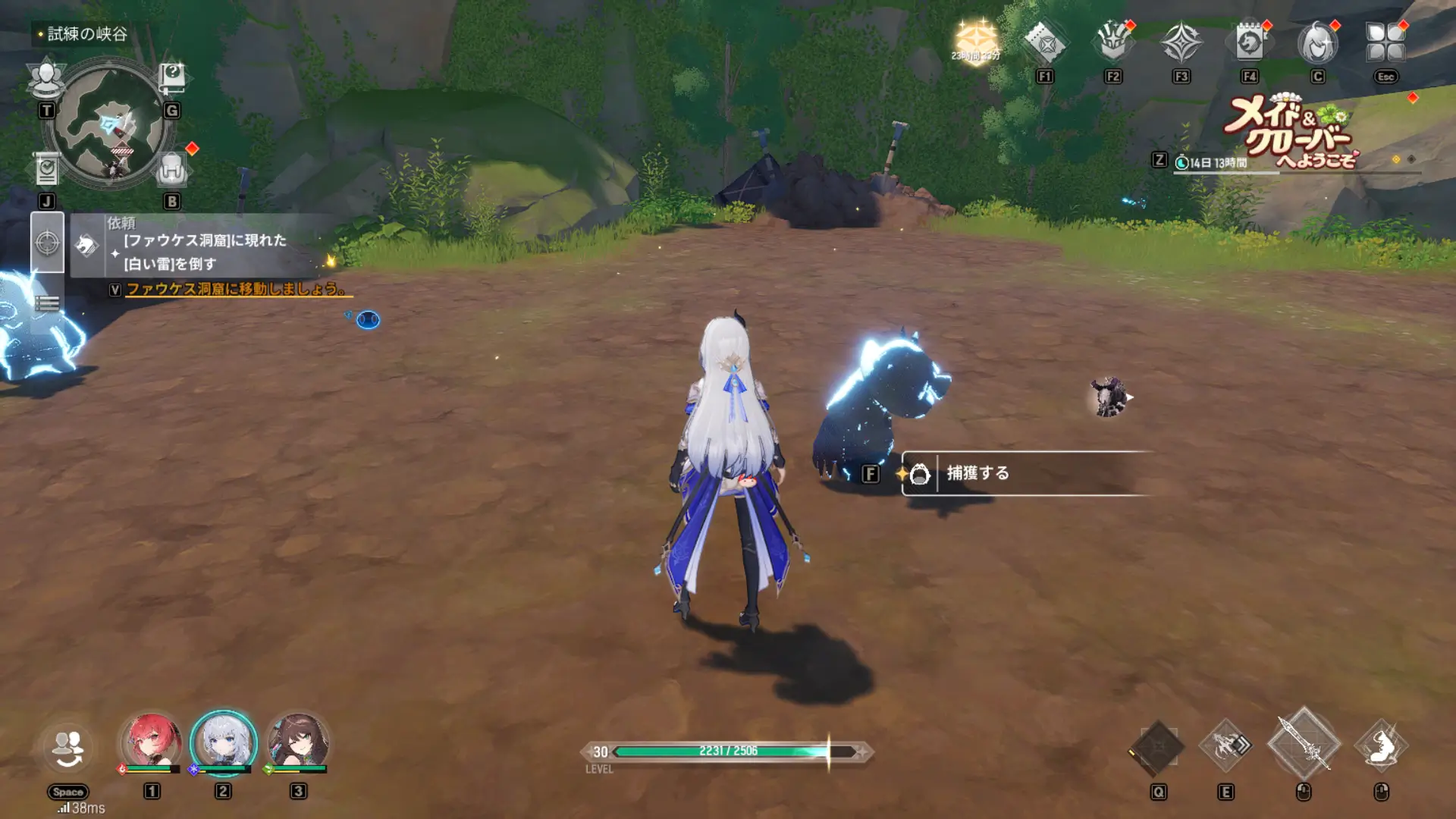Click the co-op party switch icon
The height and width of the screenshot is (819, 1456).
[68, 749]
